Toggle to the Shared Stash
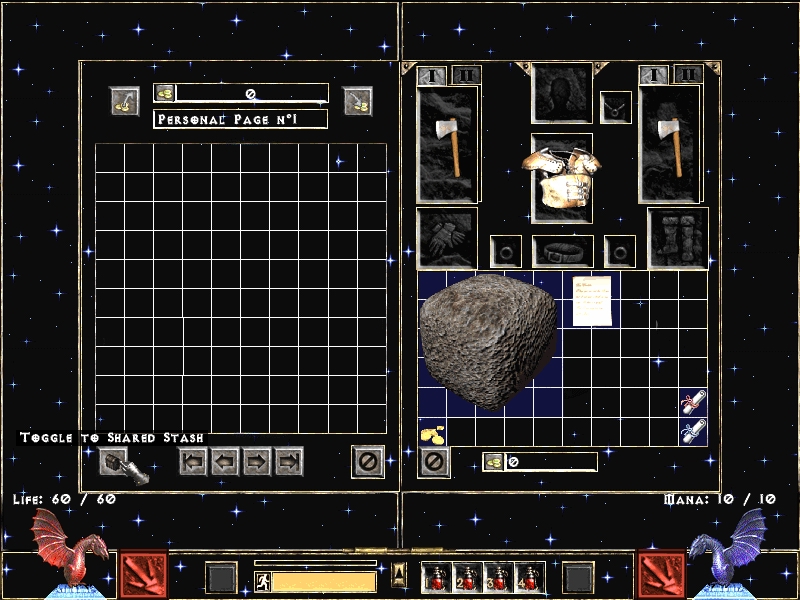Image resolution: width=800 pixels, height=600 pixels. [113, 462]
